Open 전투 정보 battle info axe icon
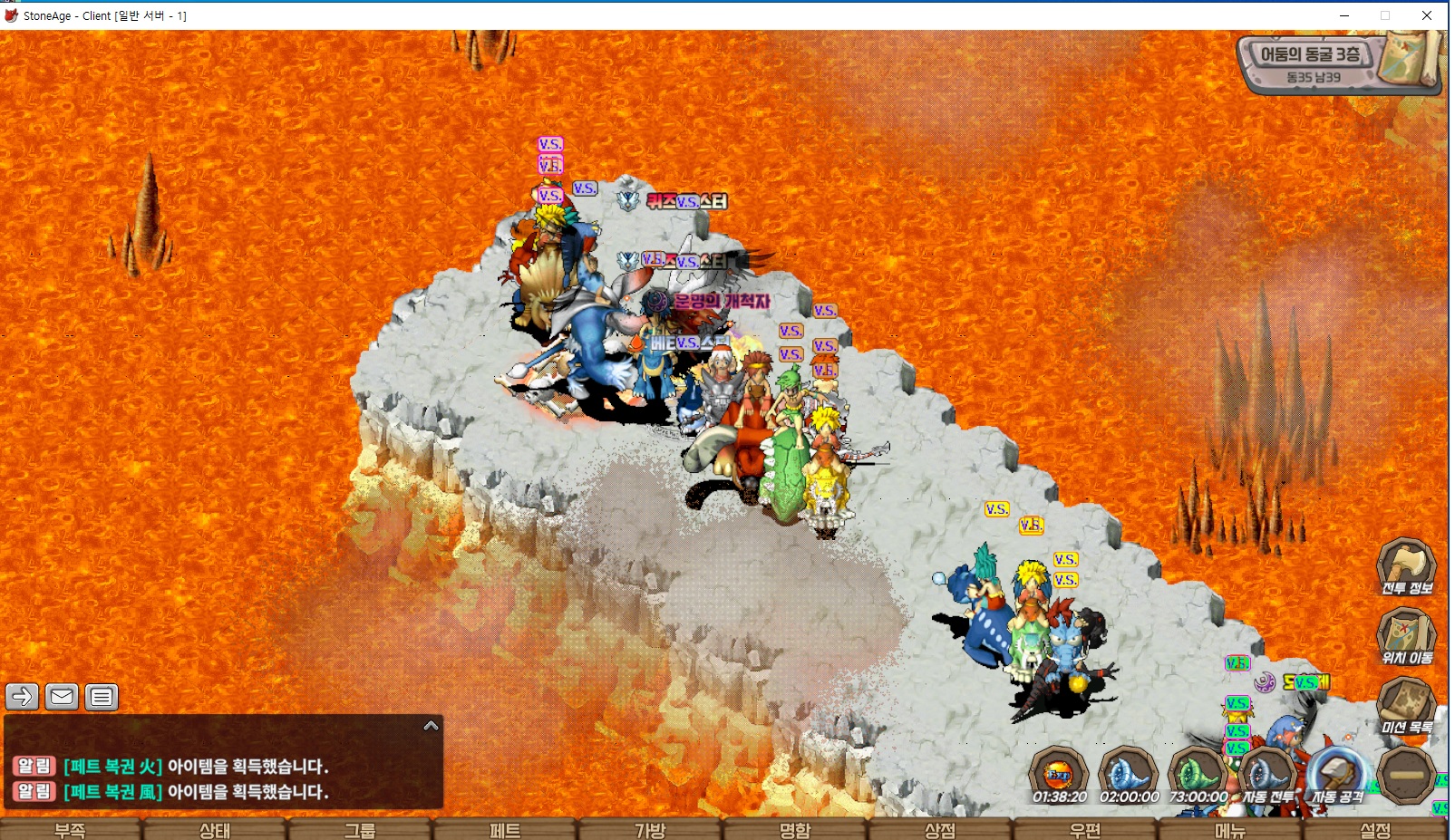This screenshot has height=840, width=1455. pos(1406,565)
